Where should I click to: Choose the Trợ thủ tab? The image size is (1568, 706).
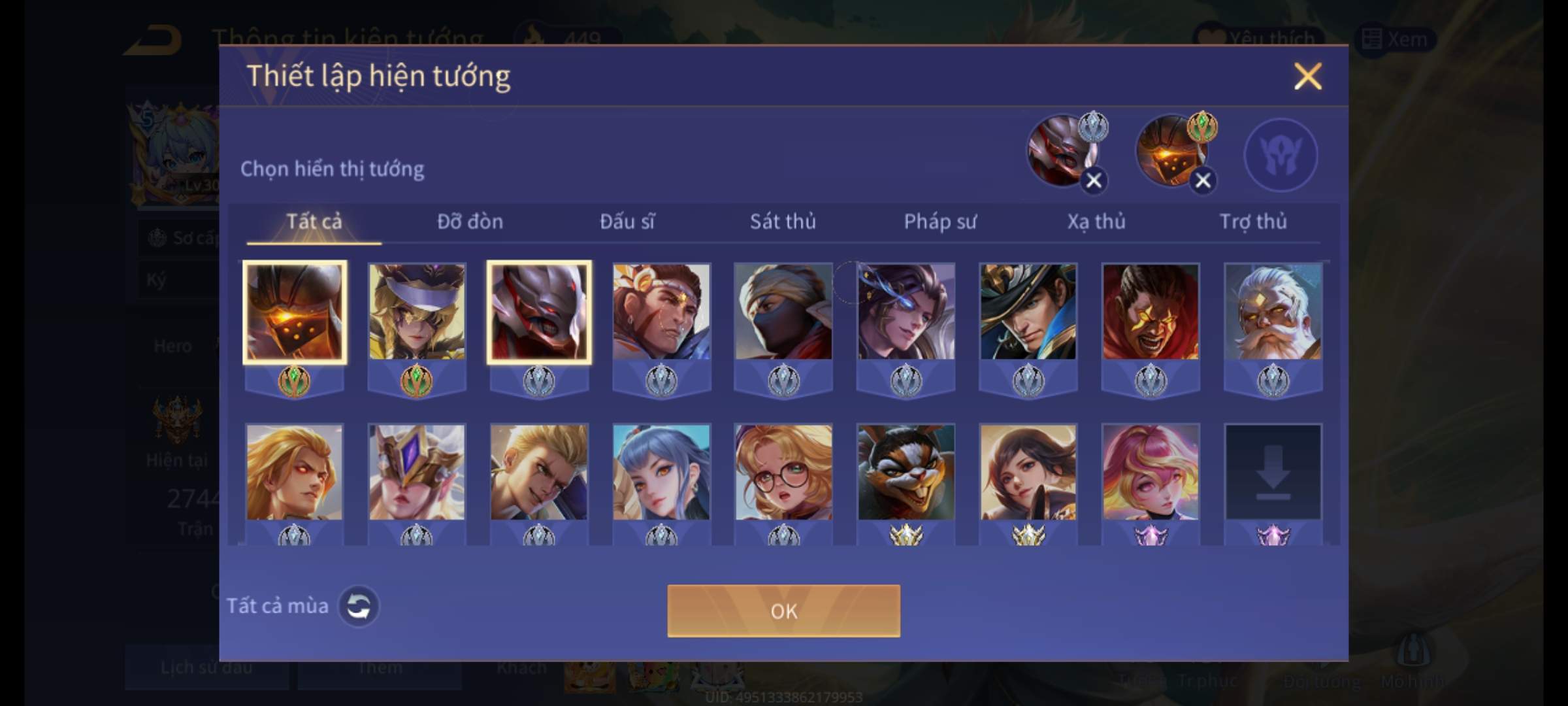1253,222
